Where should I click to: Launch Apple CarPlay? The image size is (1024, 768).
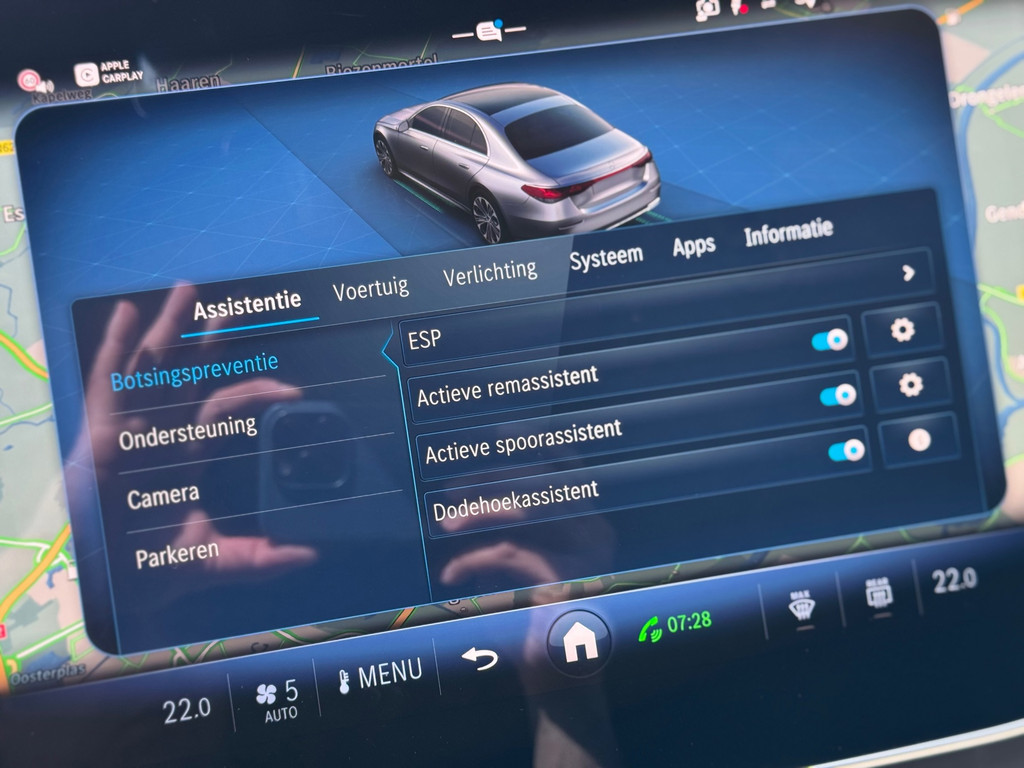pos(108,72)
